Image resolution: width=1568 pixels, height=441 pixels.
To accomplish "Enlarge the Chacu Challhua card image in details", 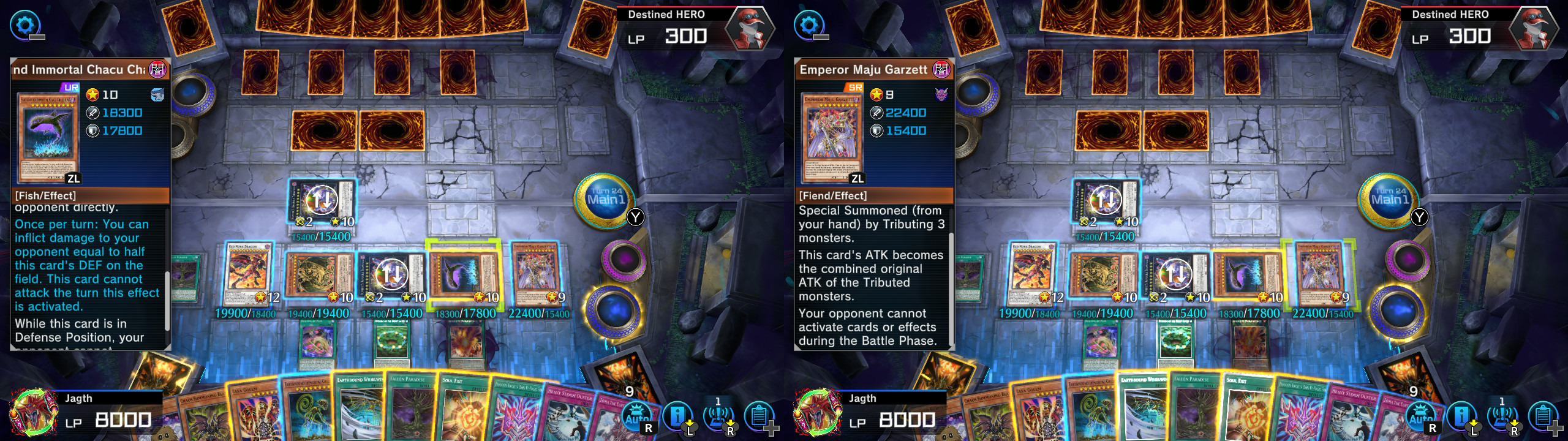I will coord(48,138).
